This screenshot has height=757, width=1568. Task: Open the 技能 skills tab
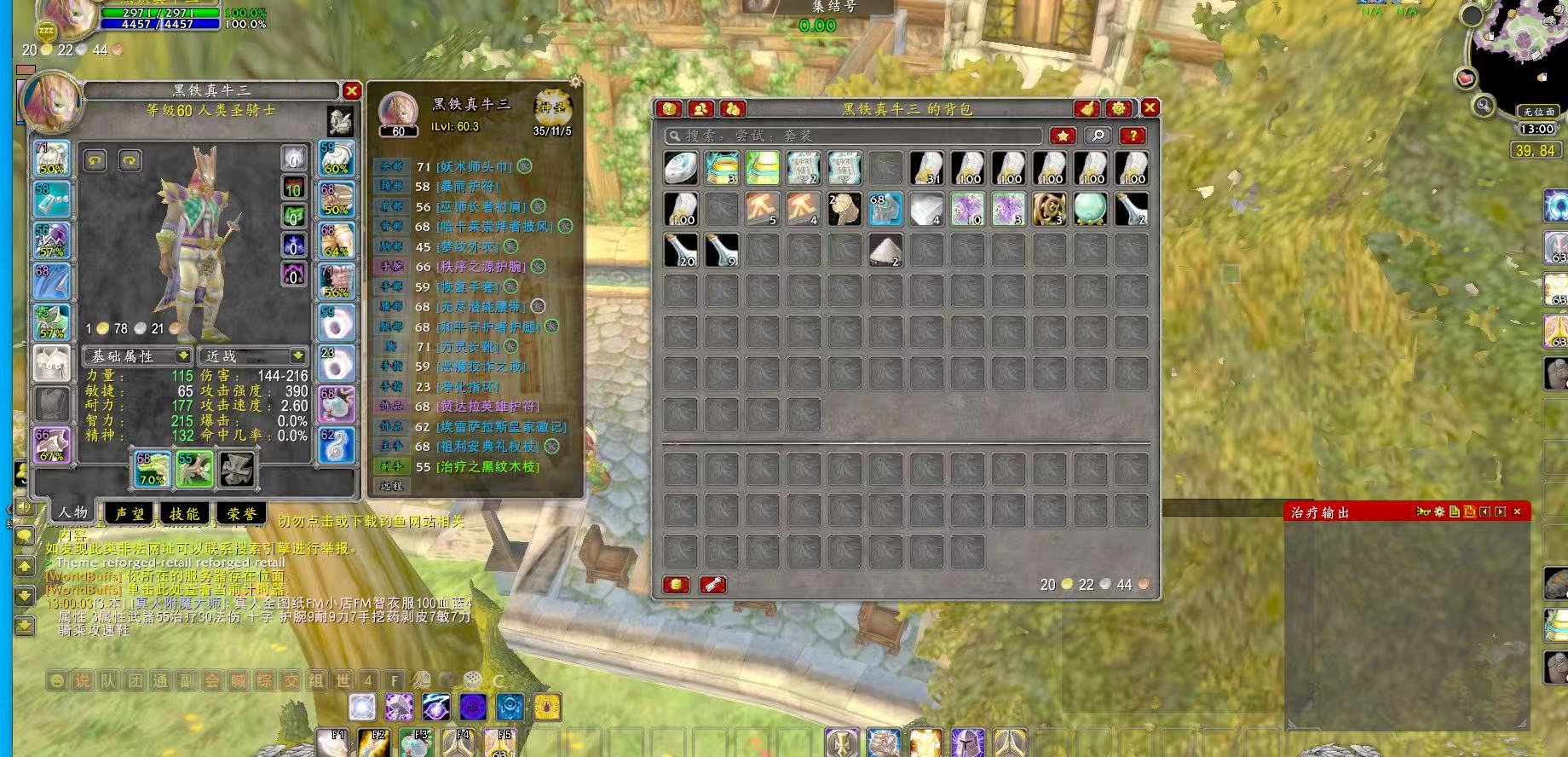coord(185,513)
